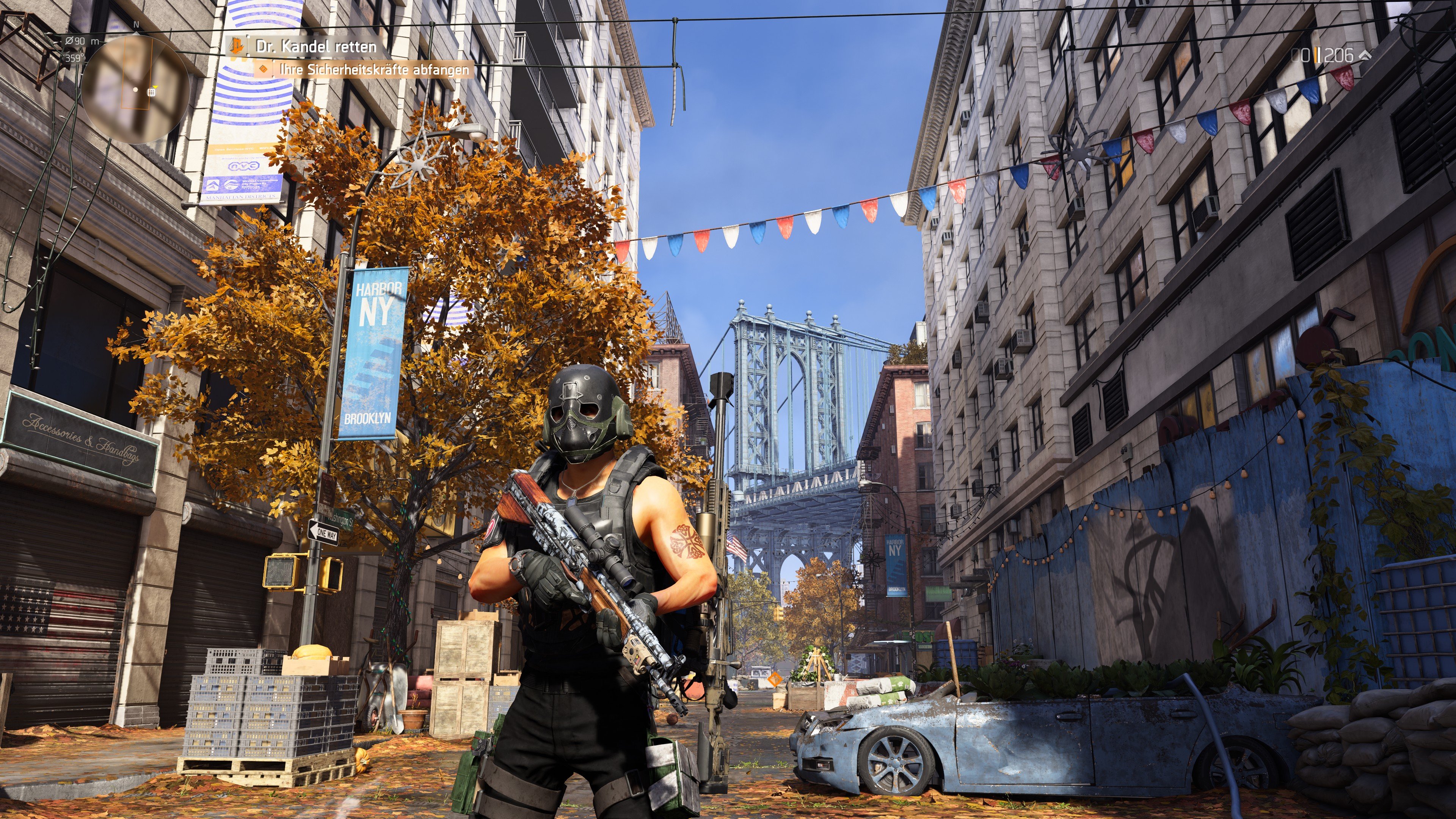The height and width of the screenshot is (819, 1456).
Task: Click the Manhattan Bridge mission icon beside 'Dr. Kandel retten'
Action: point(236,46)
